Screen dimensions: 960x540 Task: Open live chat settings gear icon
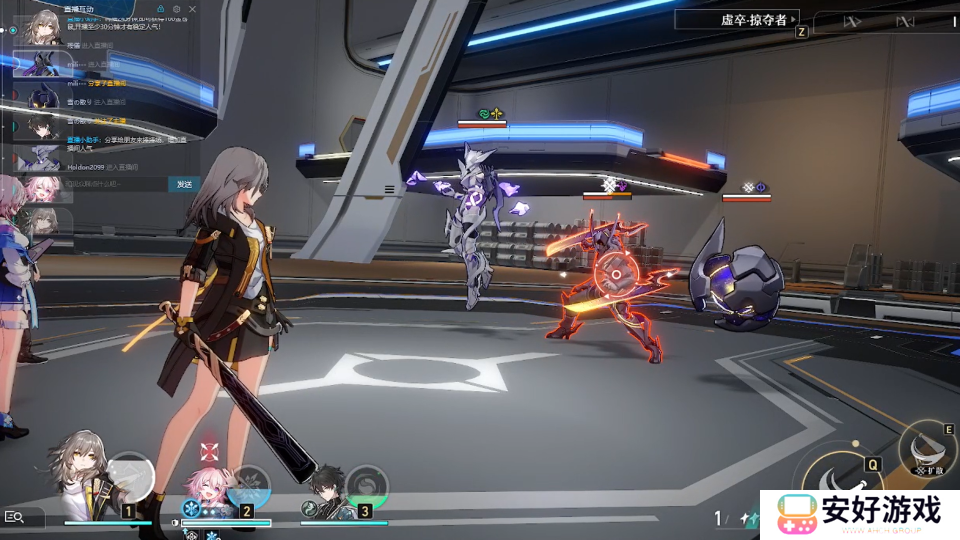[176, 9]
